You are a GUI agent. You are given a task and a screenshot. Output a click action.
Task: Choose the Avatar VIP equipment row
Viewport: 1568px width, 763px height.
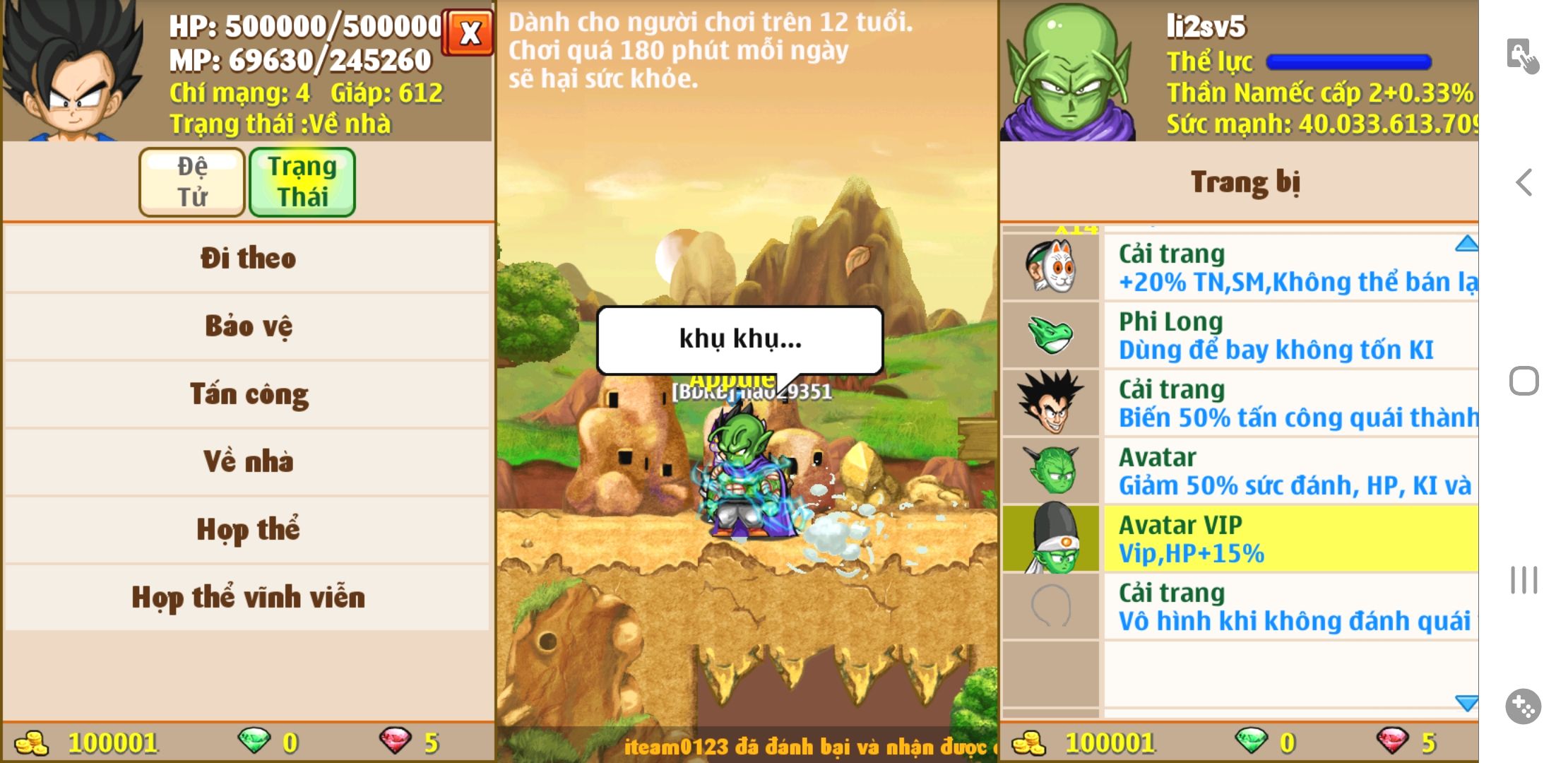[x=1240, y=539]
